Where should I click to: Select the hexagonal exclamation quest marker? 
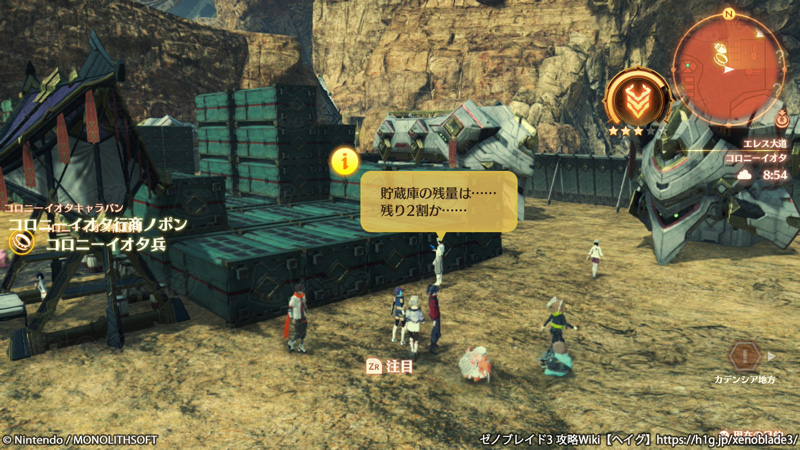click(745, 355)
